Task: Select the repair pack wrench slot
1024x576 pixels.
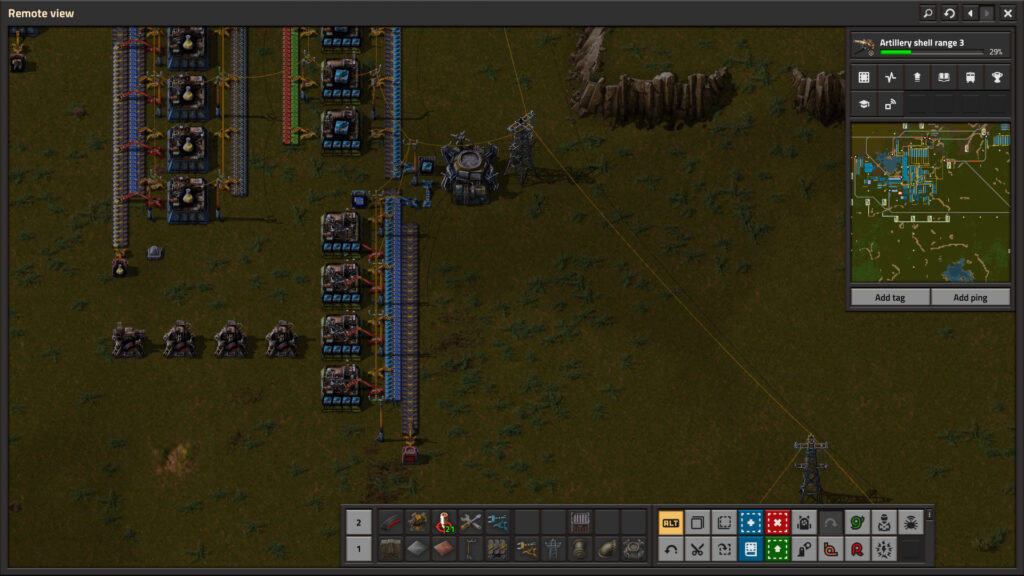Action: coord(470,522)
